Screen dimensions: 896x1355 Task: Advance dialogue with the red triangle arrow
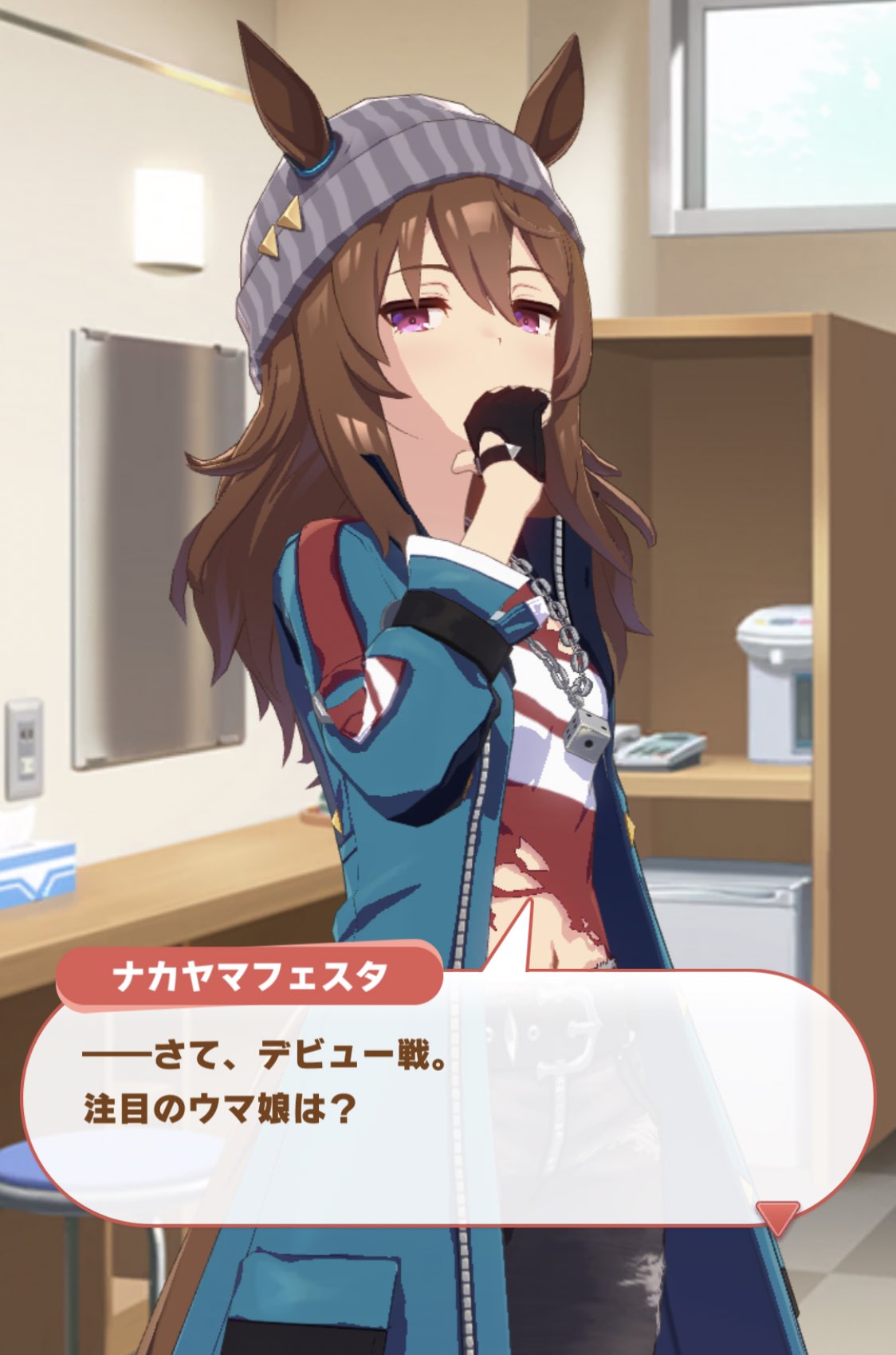tap(776, 1218)
